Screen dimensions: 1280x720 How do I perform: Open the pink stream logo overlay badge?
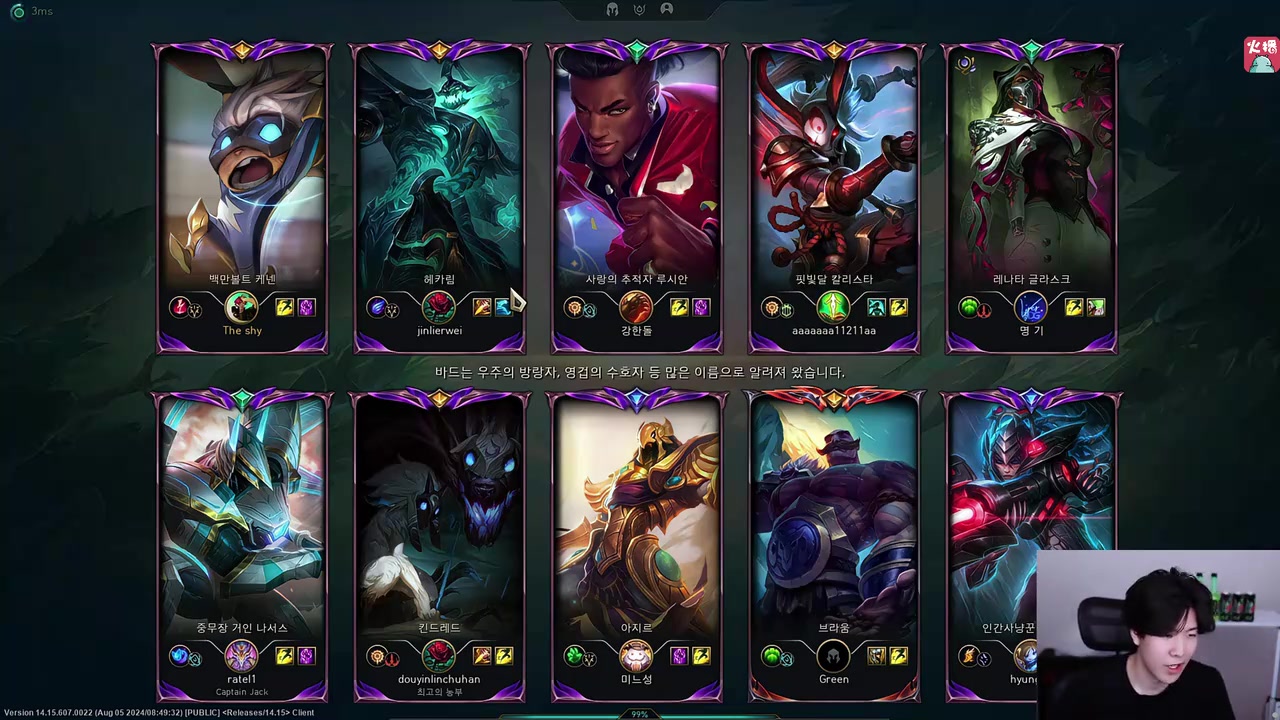pos(1261,54)
